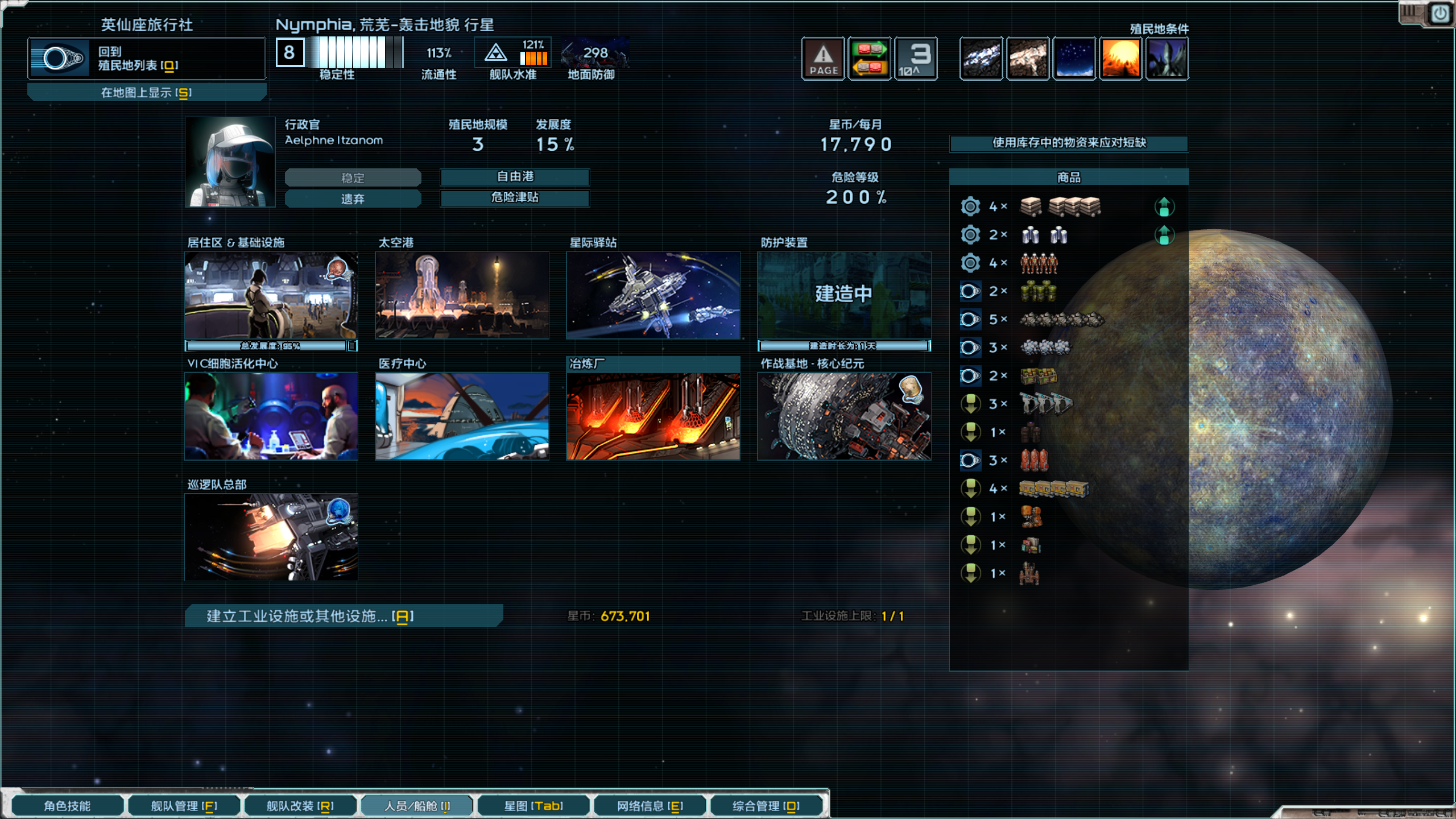This screenshot has height=819, width=1456.
Task: Open the 网络信息 tab
Action: pos(649,805)
